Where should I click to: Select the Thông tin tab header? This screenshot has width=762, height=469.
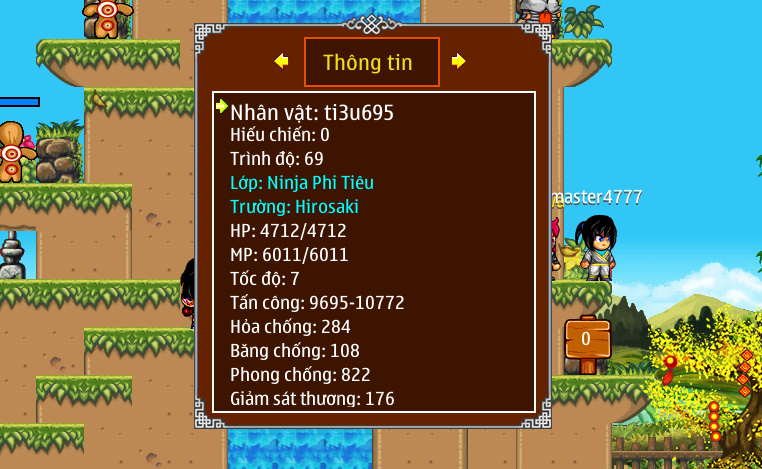[371, 62]
